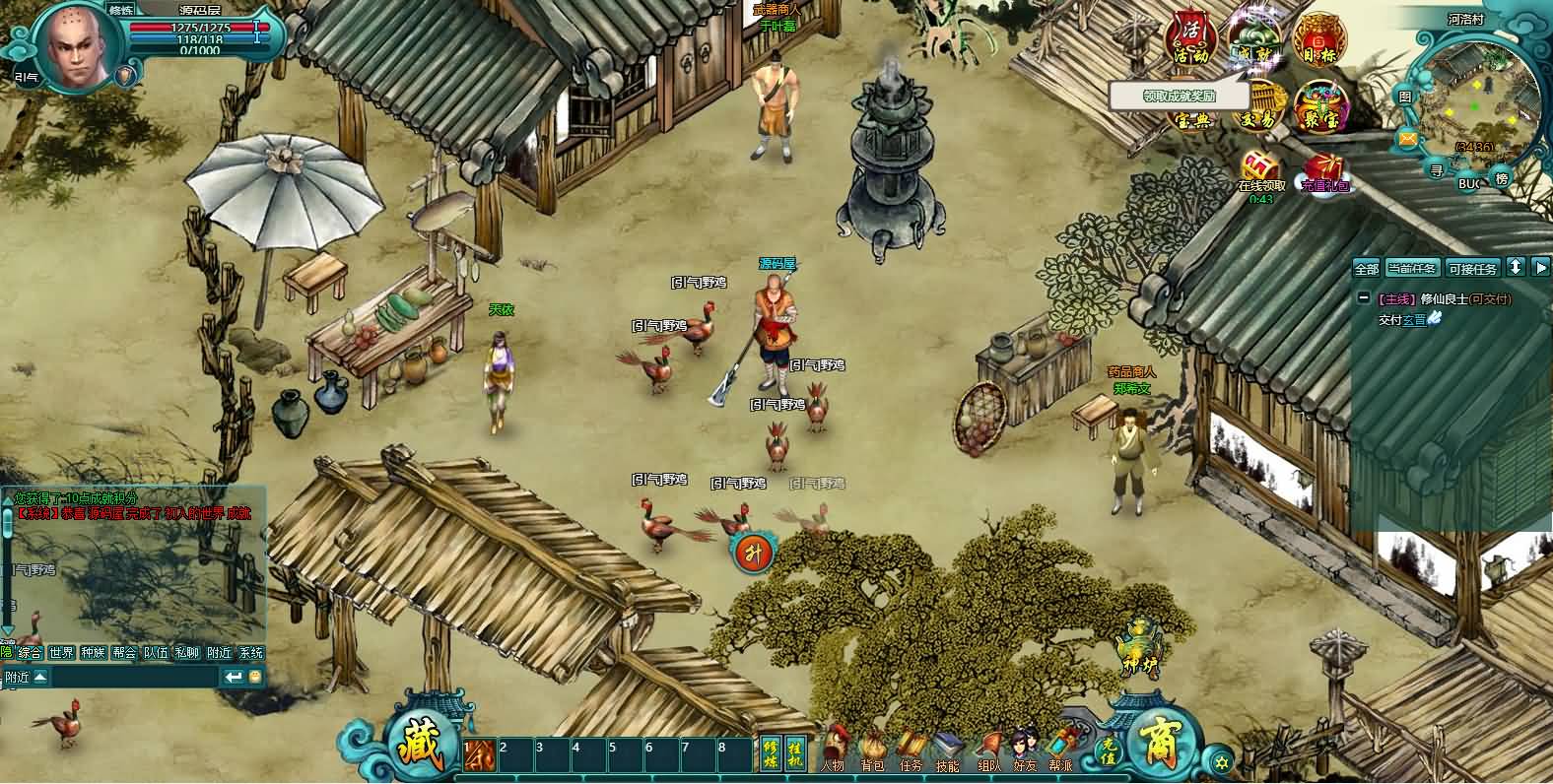1553x784 pixels.
Task: Switch to the 可接任务 available quests tab
Action: click(x=1472, y=268)
